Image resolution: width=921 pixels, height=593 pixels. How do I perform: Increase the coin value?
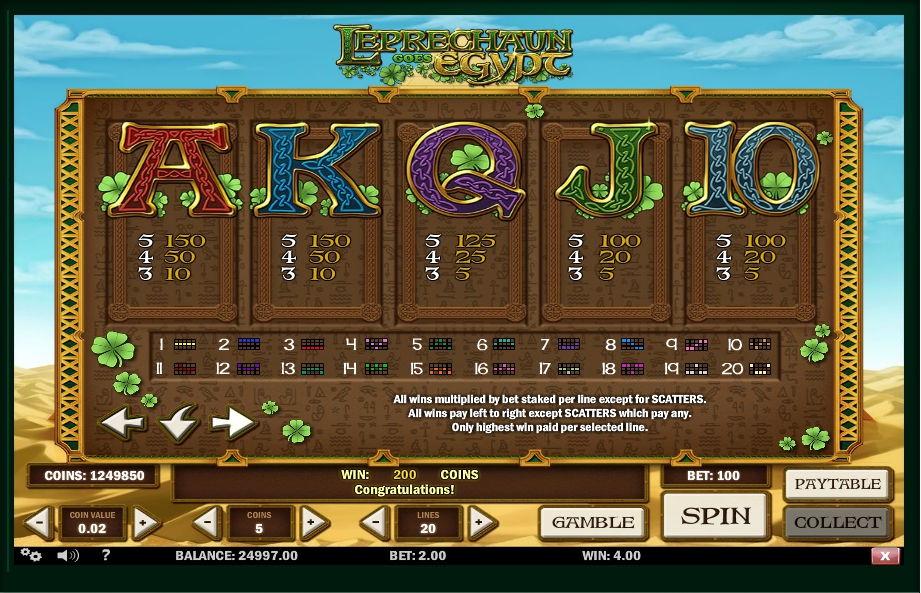coord(144,522)
